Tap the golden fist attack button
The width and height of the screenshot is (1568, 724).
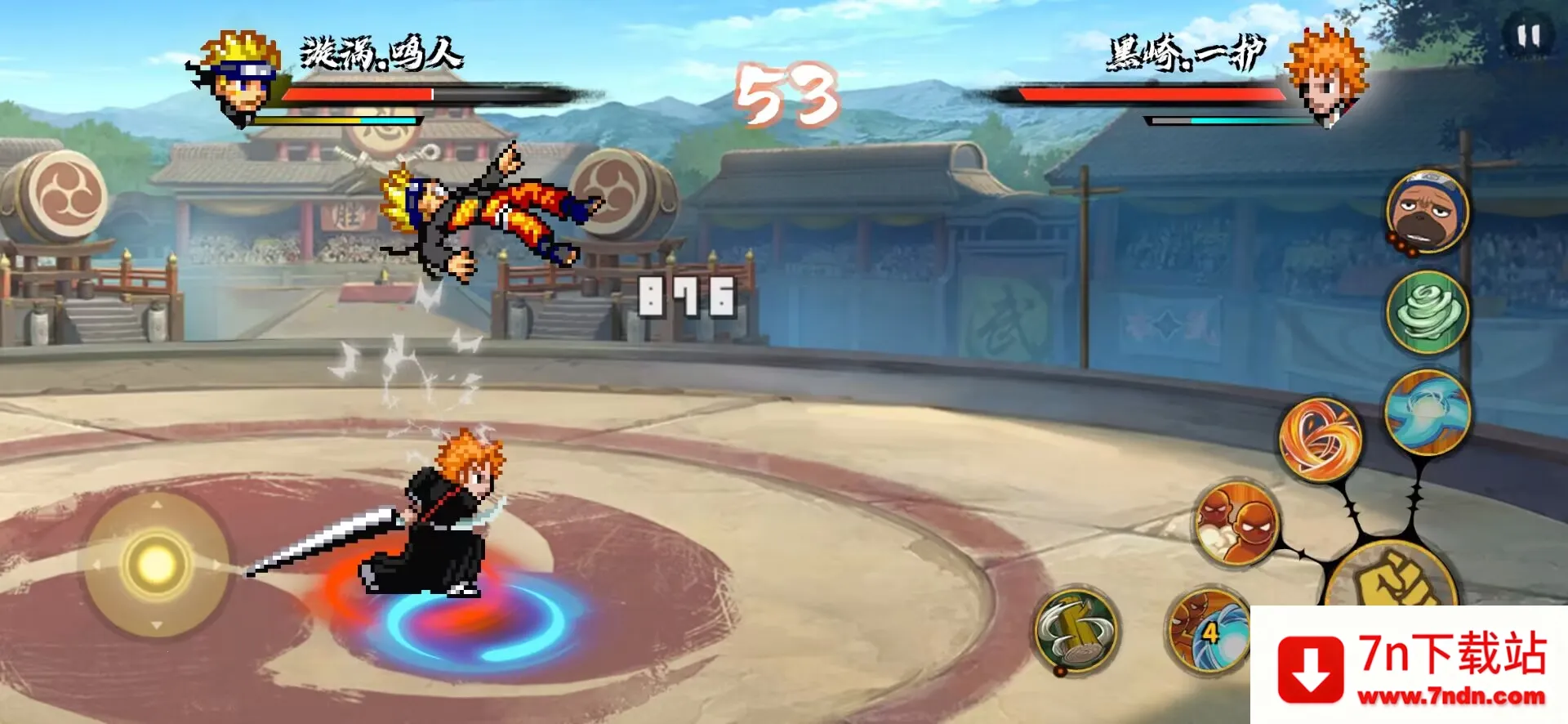click(x=1392, y=580)
